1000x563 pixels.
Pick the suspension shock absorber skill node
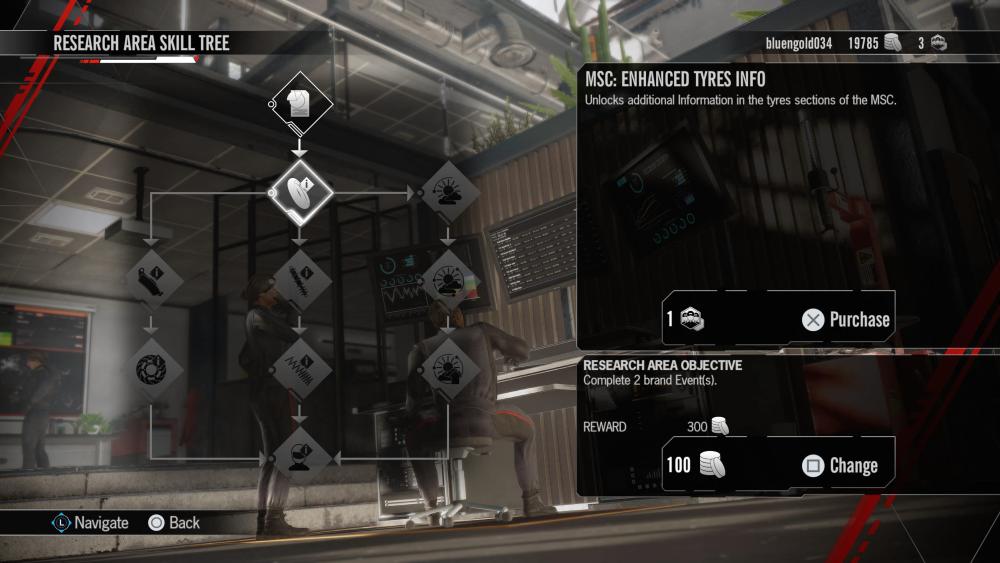[x=298, y=279]
